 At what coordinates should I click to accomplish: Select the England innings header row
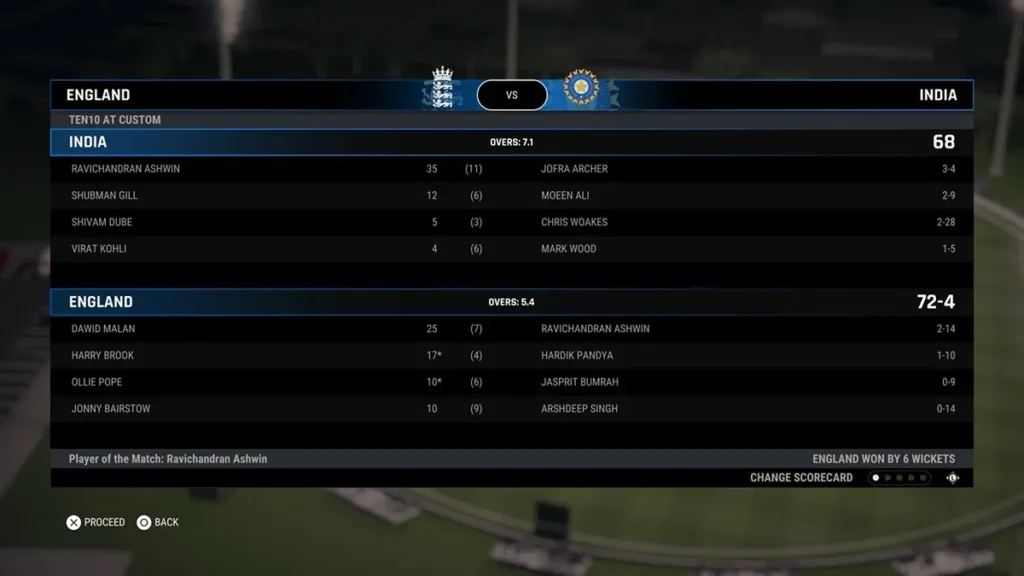[511, 302]
